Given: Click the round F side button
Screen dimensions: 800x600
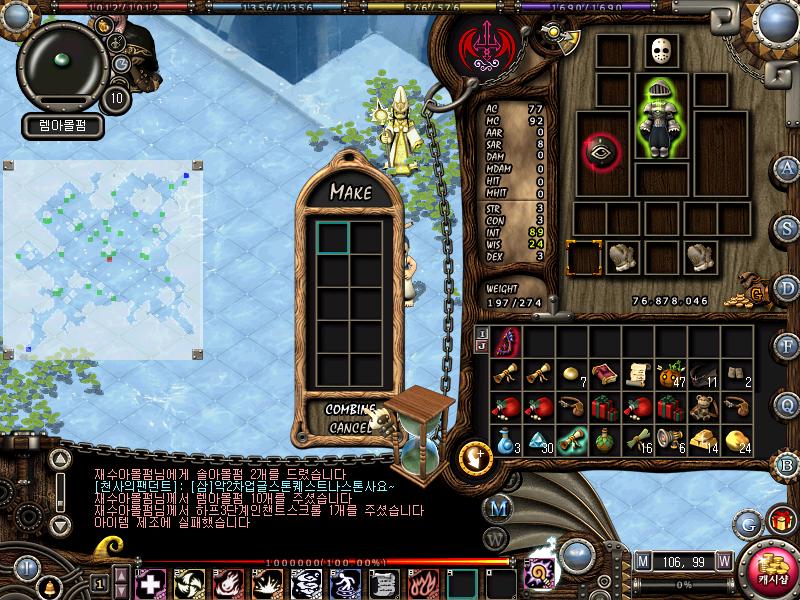Looking at the screenshot, I should tap(788, 345).
